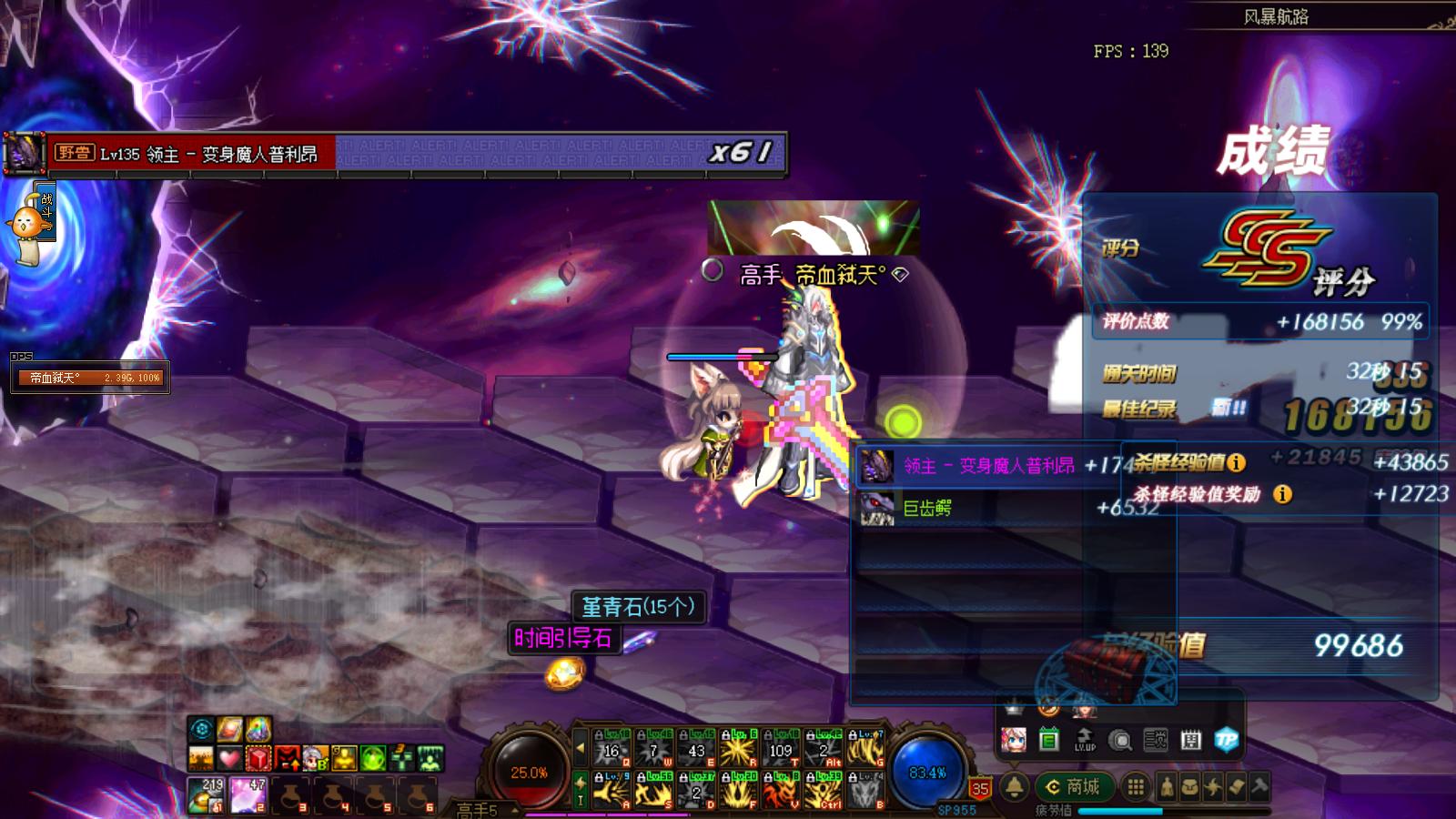Open the character silhouette menu icon
1456x819 pixels.
[1168, 787]
